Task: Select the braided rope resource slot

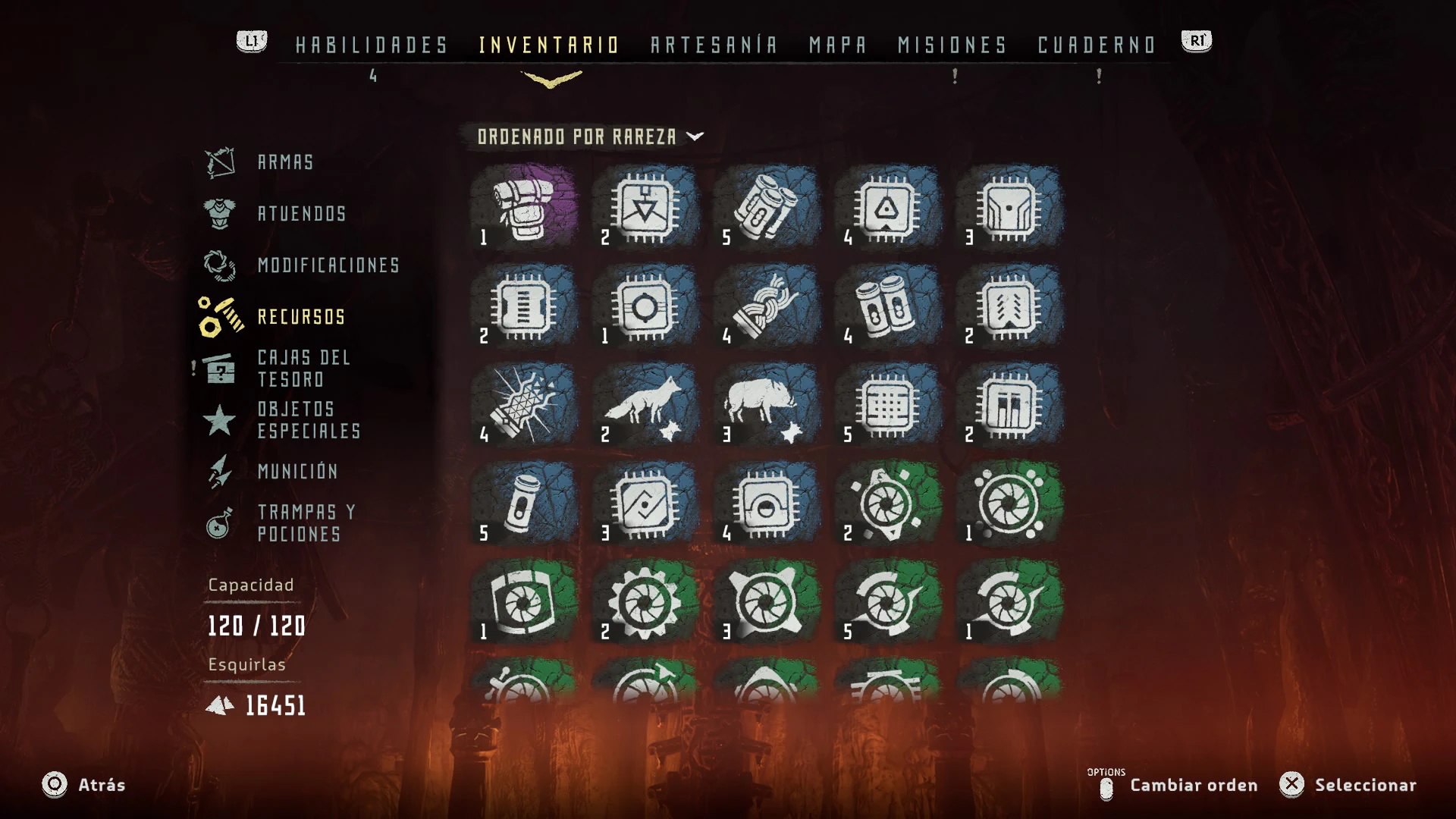Action: (767, 305)
